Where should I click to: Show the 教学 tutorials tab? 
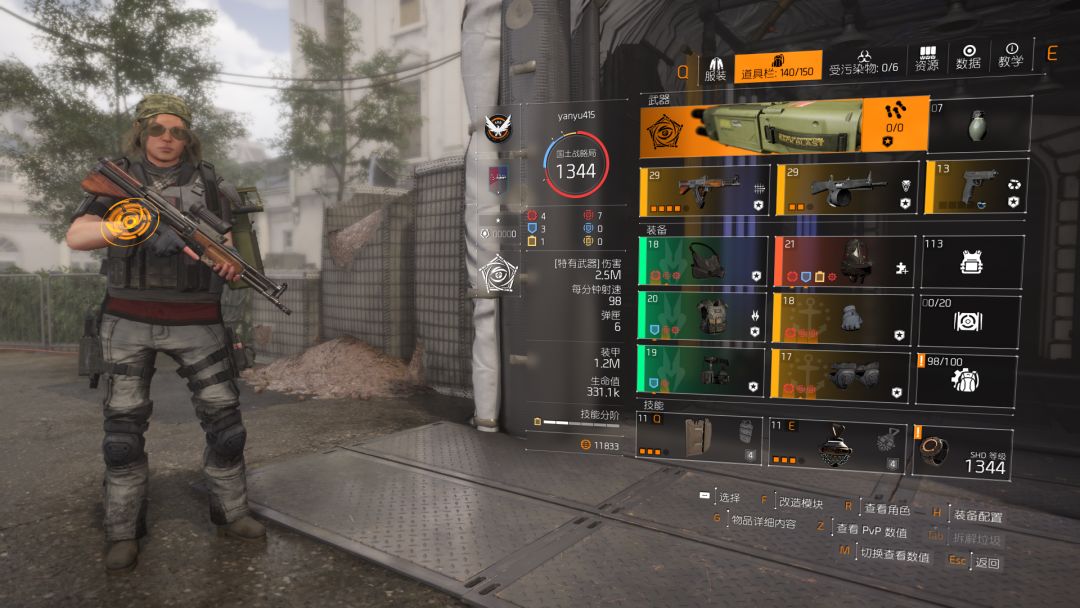tap(1010, 57)
